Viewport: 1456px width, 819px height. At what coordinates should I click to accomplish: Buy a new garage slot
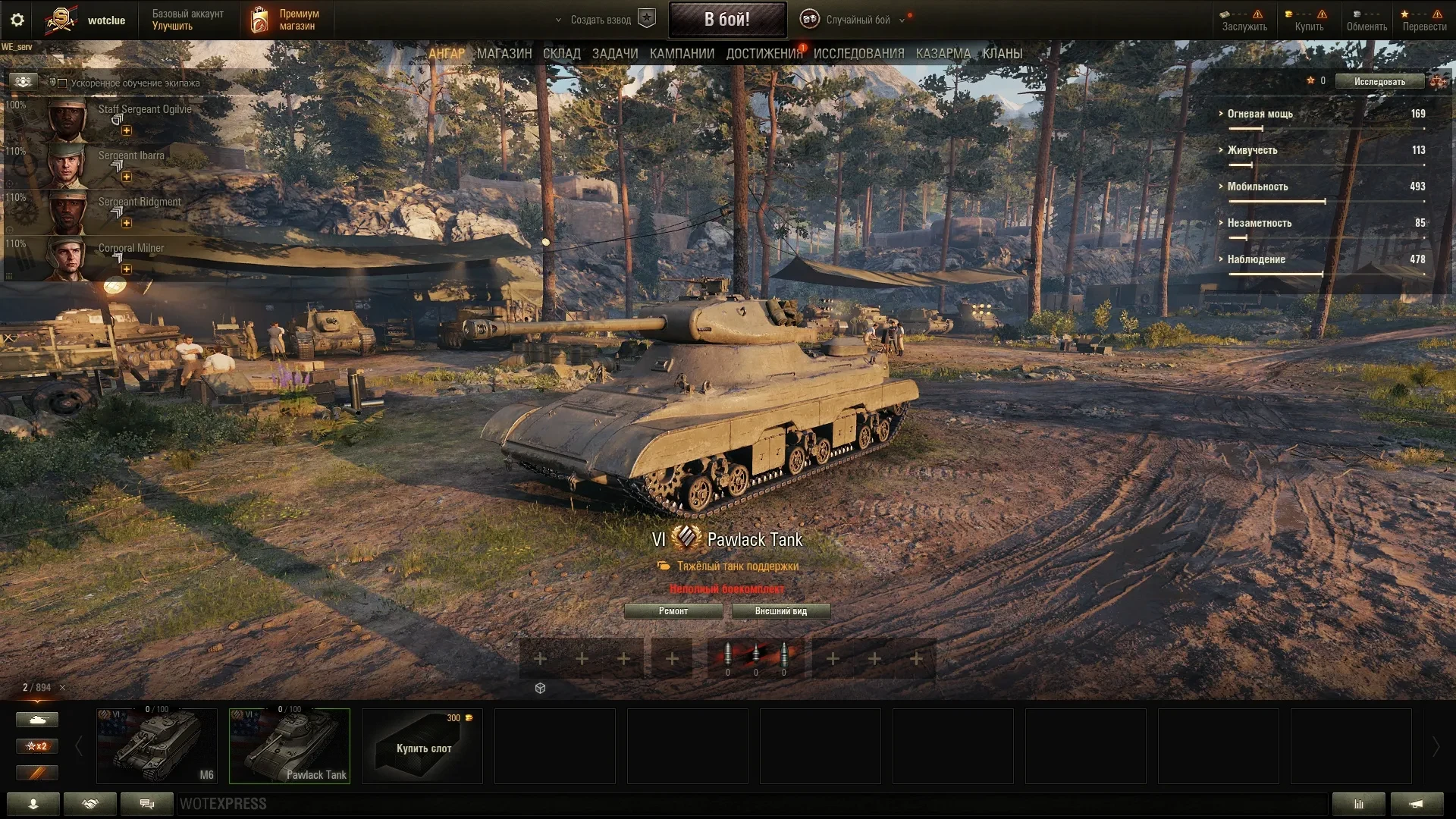tap(422, 746)
